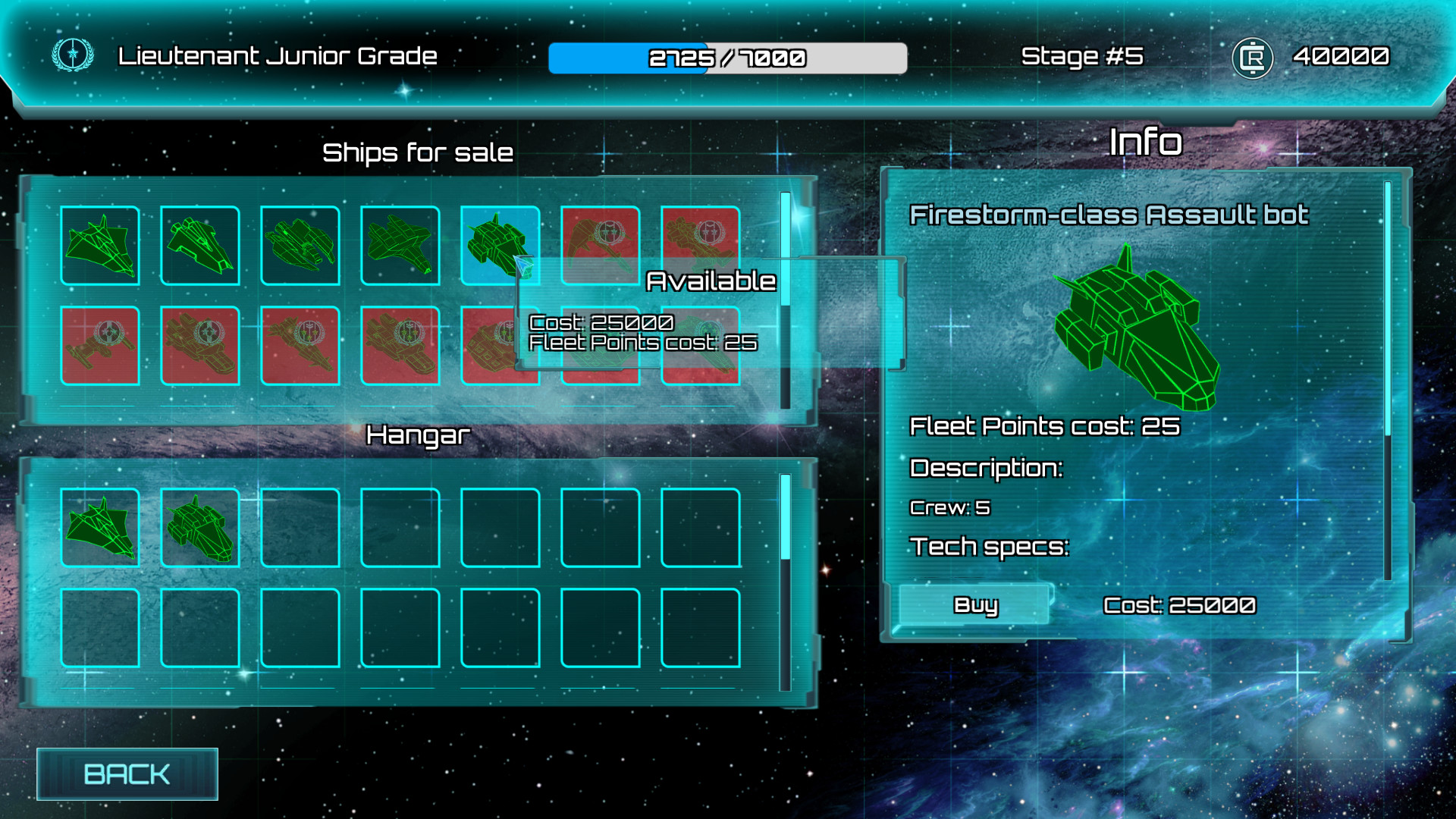The image size is (1456, 819).
Task: Select the locked ship in bottom-left of sale grid
Action: pos(99,345)
